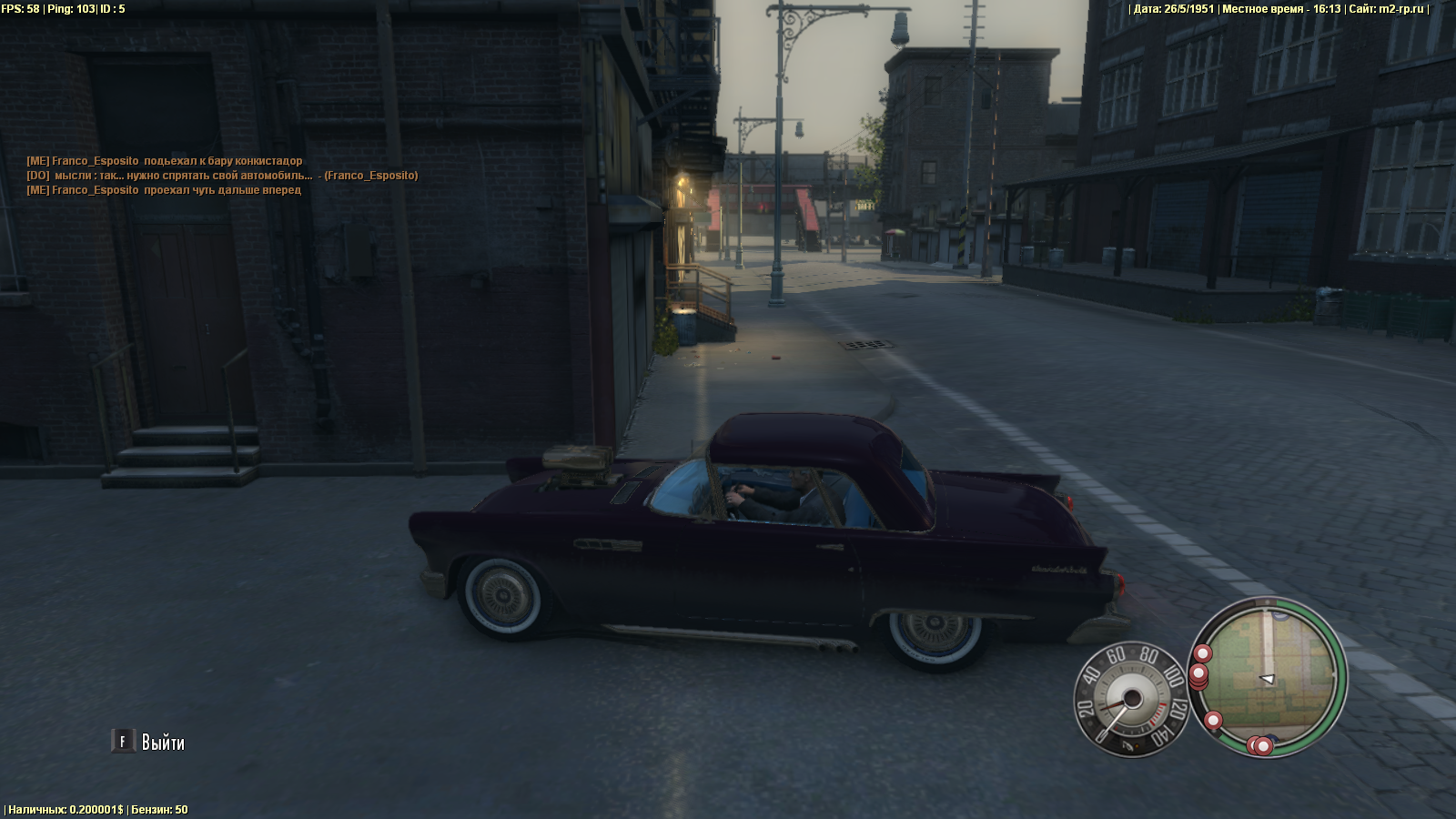The height and width of the screenshot is (819, 1456).
Task: Click the circular minimap
Action: [x=1267, y=676]
